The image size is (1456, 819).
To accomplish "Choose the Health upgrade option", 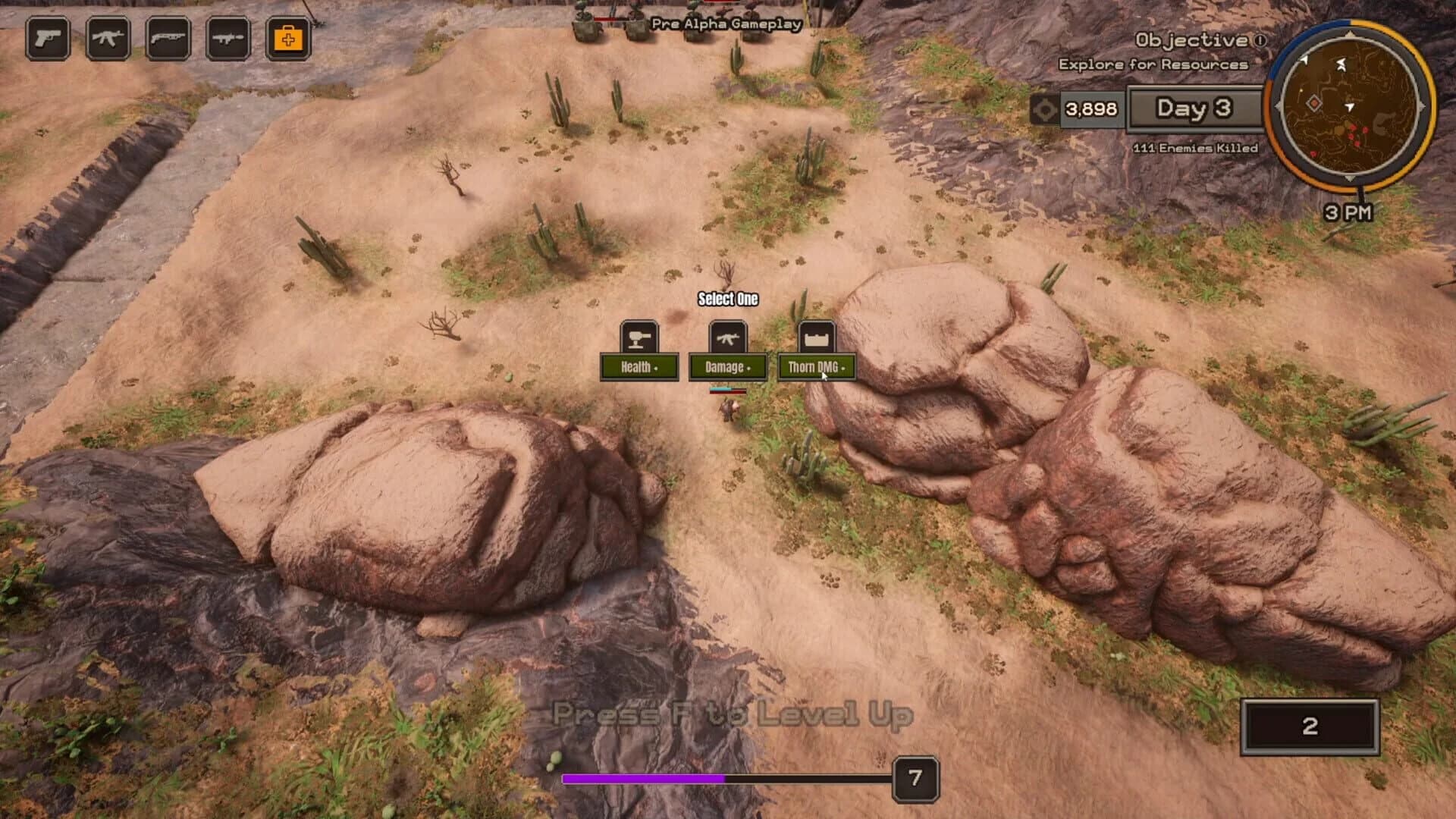I will [639, 366].
